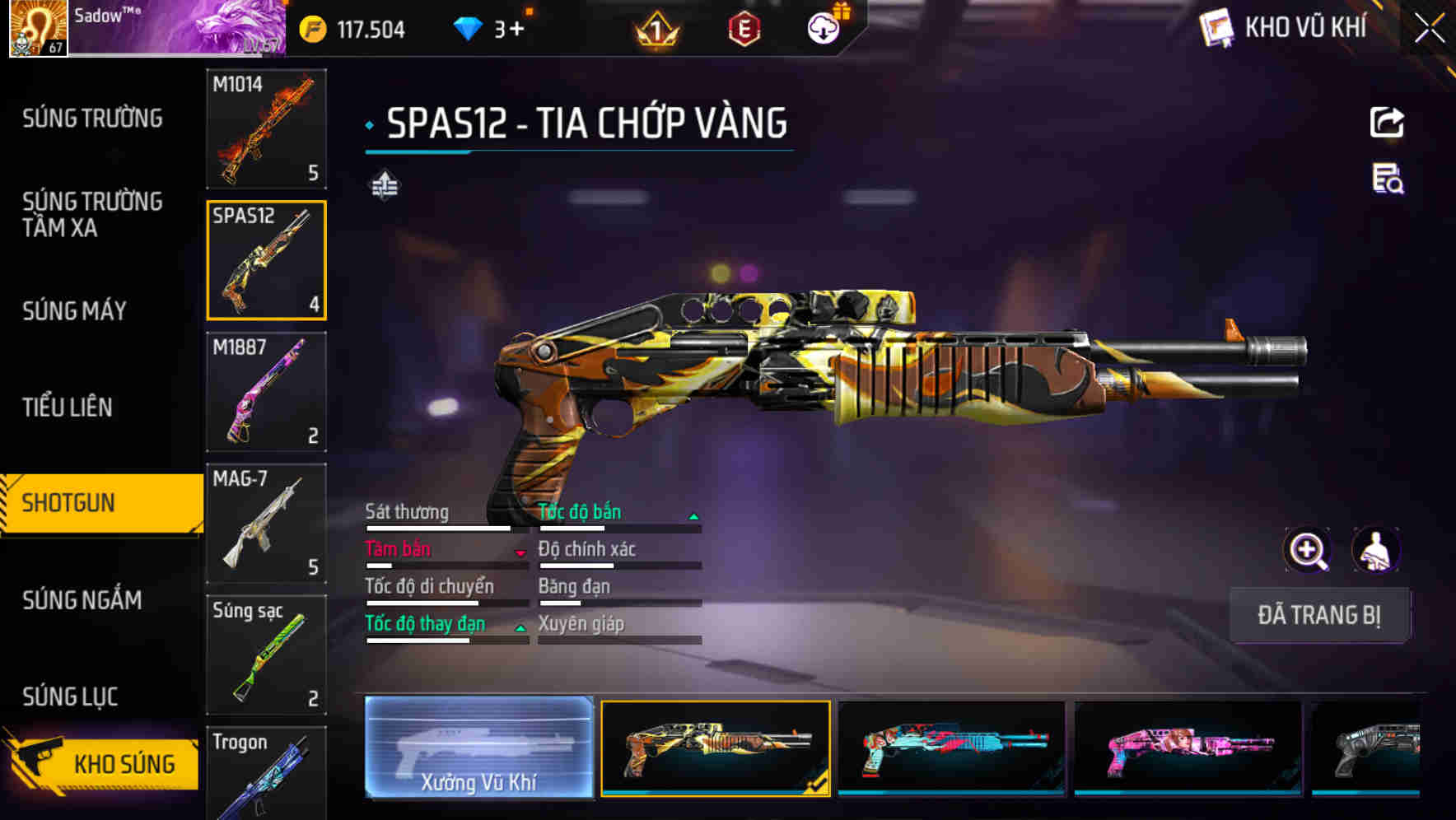Select the Súng Máy category
Viewport: 1456px width, 820px height.
(x=74, y=310)
